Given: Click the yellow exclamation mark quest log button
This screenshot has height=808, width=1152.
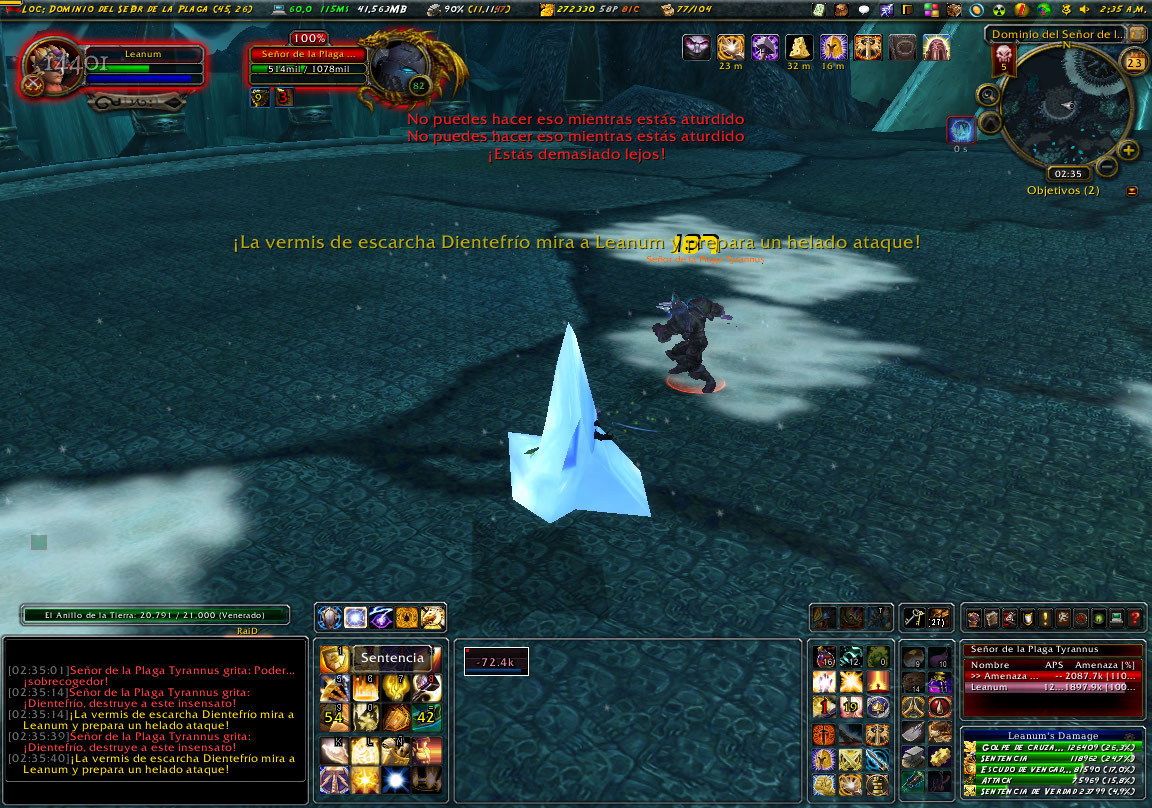Looking at the screenshot, I should pos(1044,618).
